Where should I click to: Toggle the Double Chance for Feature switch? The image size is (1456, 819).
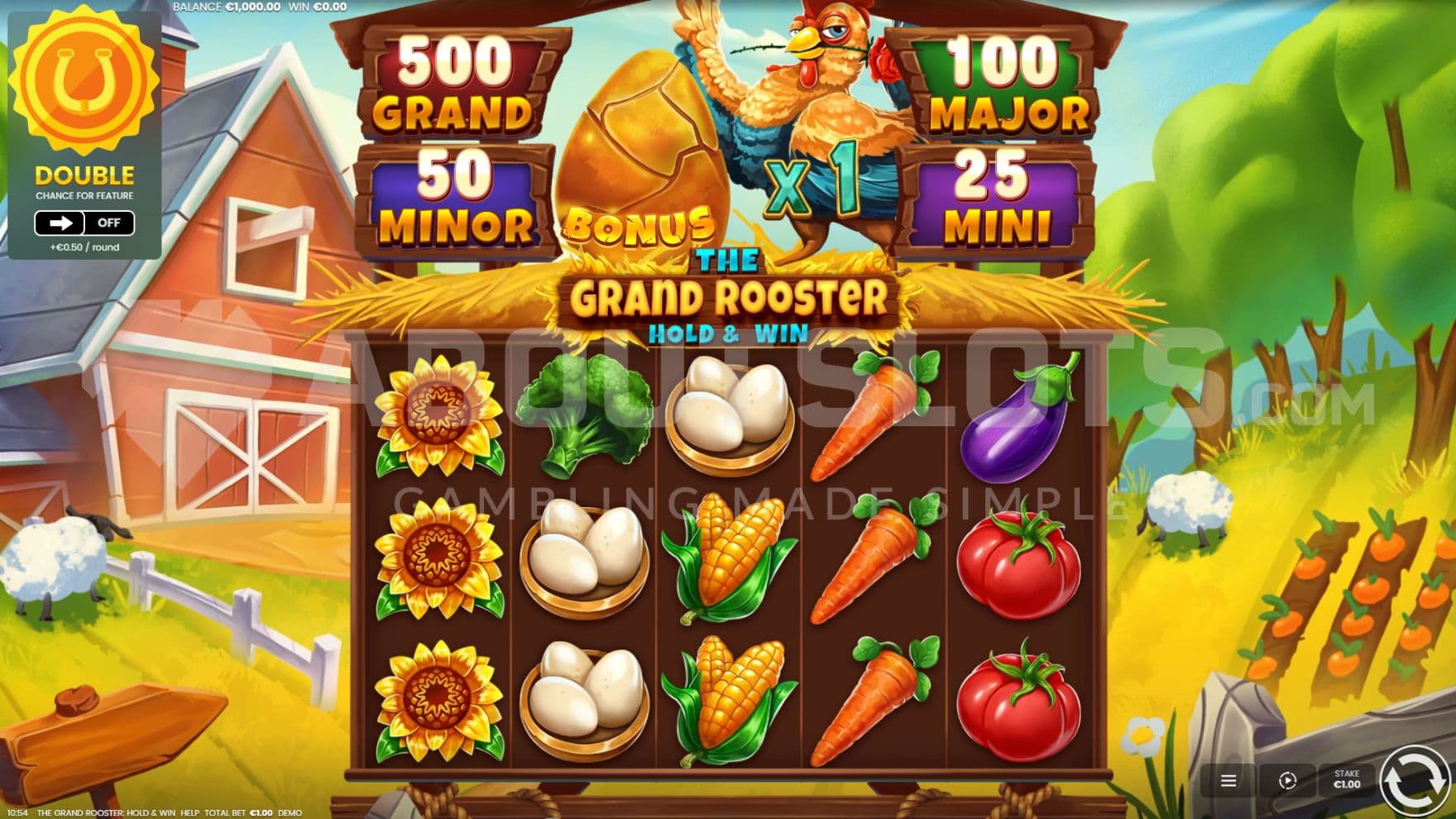pos(84,223)
